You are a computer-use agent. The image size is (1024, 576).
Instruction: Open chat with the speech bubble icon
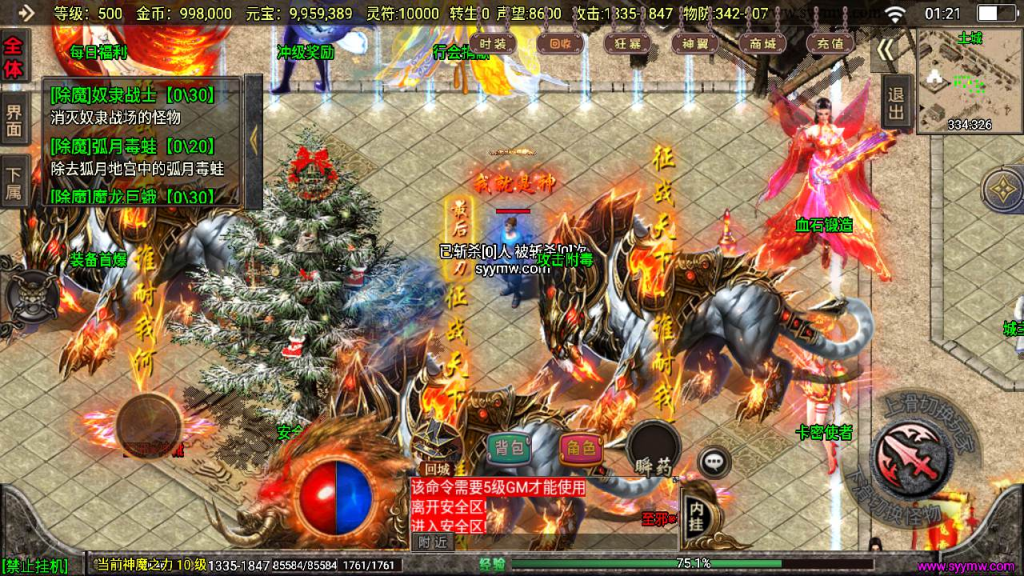tap(713, 461)
